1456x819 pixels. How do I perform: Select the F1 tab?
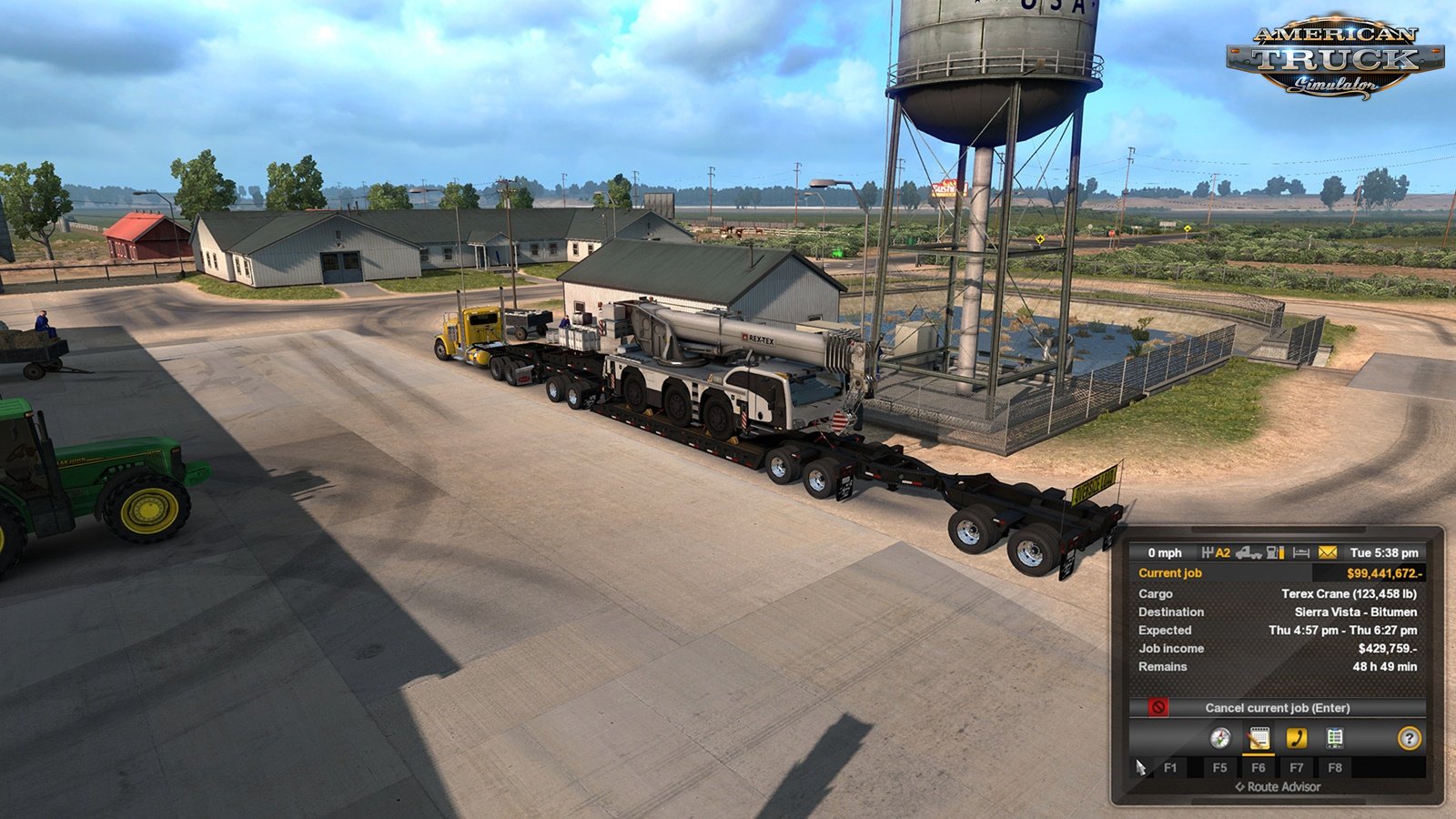pos(1170,768)
